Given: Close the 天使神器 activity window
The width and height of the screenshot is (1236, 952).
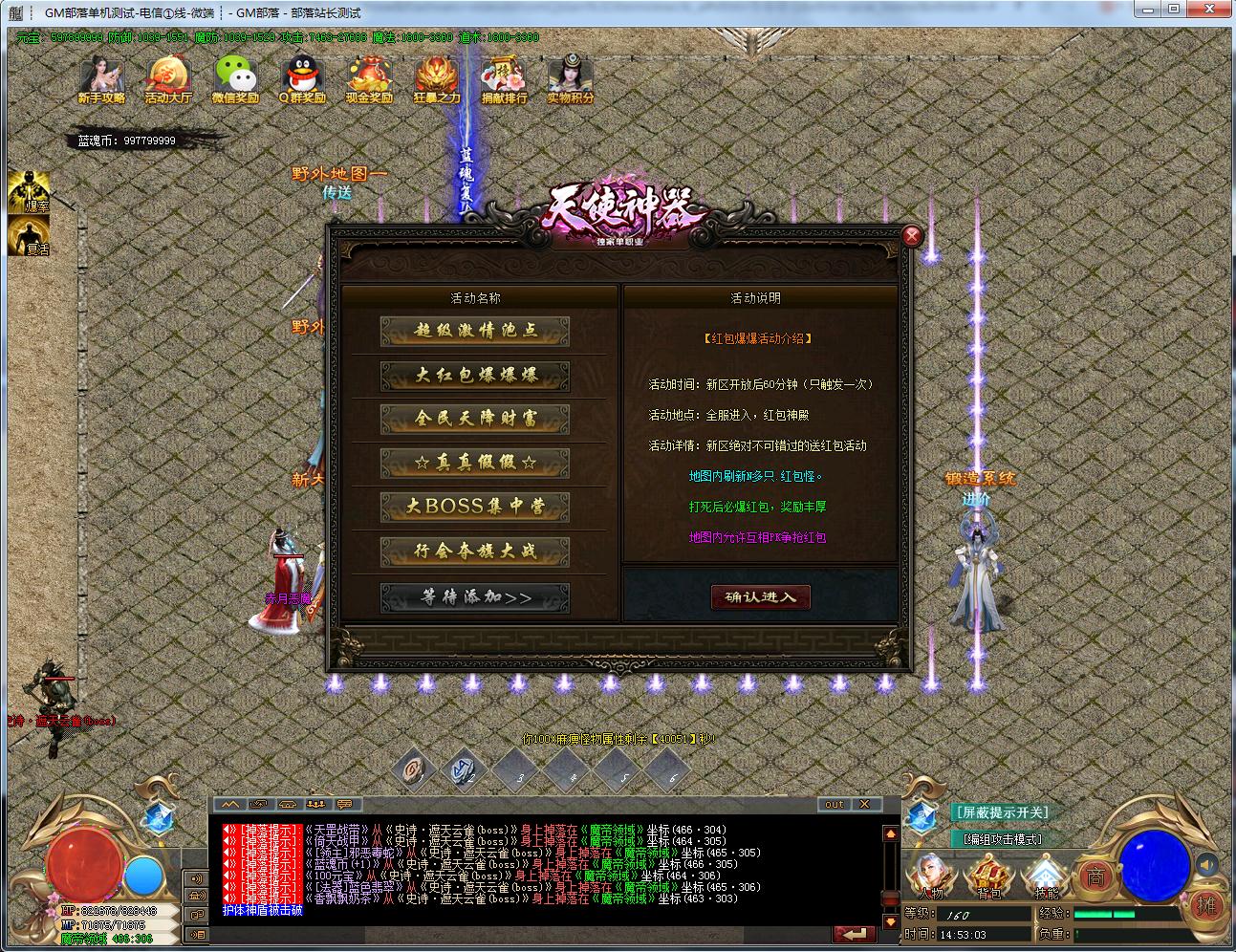Looking at the screenshot, I should tap(912, 236).
